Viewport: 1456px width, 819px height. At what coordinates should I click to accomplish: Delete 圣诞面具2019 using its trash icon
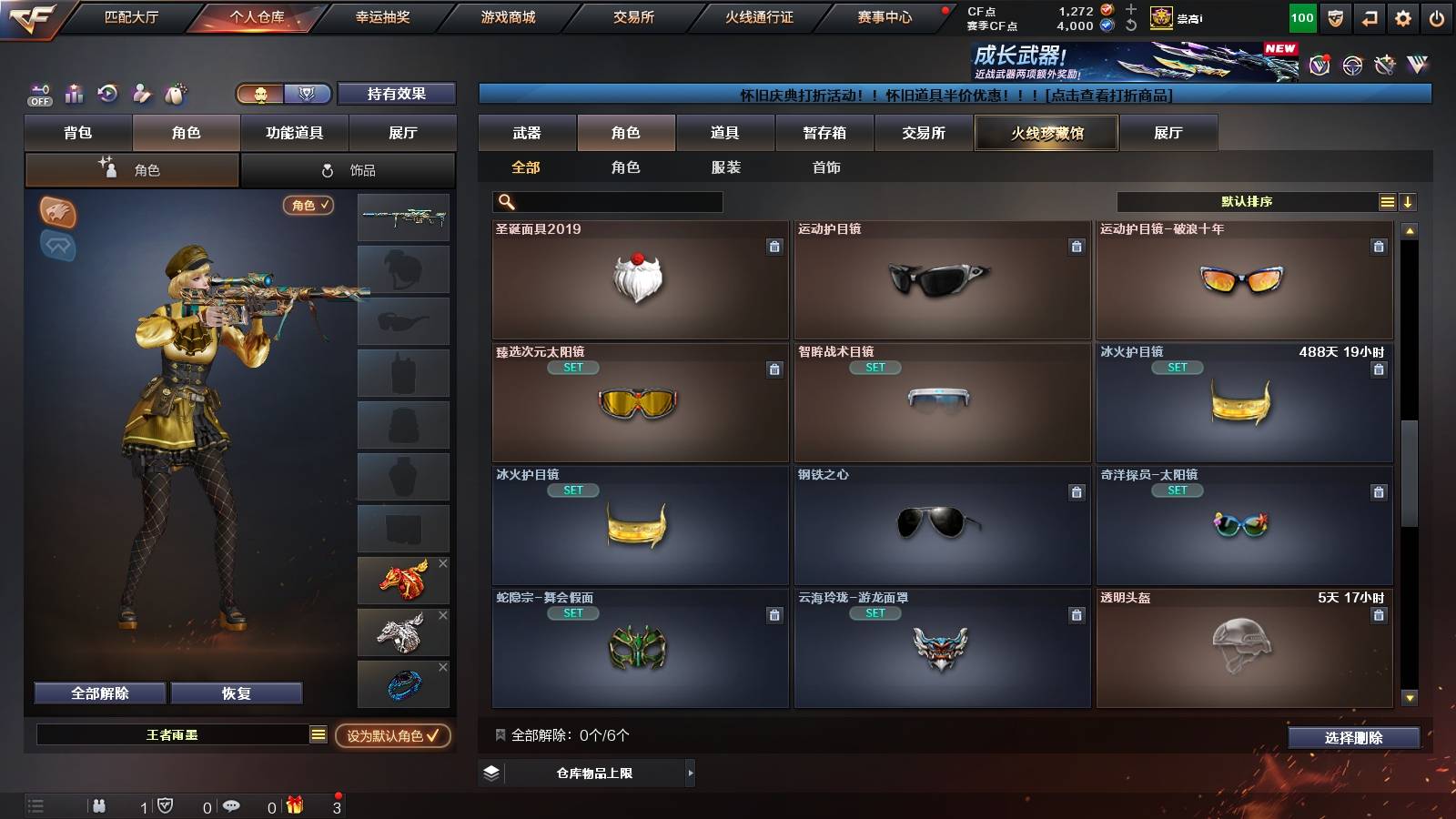(774, 246)
